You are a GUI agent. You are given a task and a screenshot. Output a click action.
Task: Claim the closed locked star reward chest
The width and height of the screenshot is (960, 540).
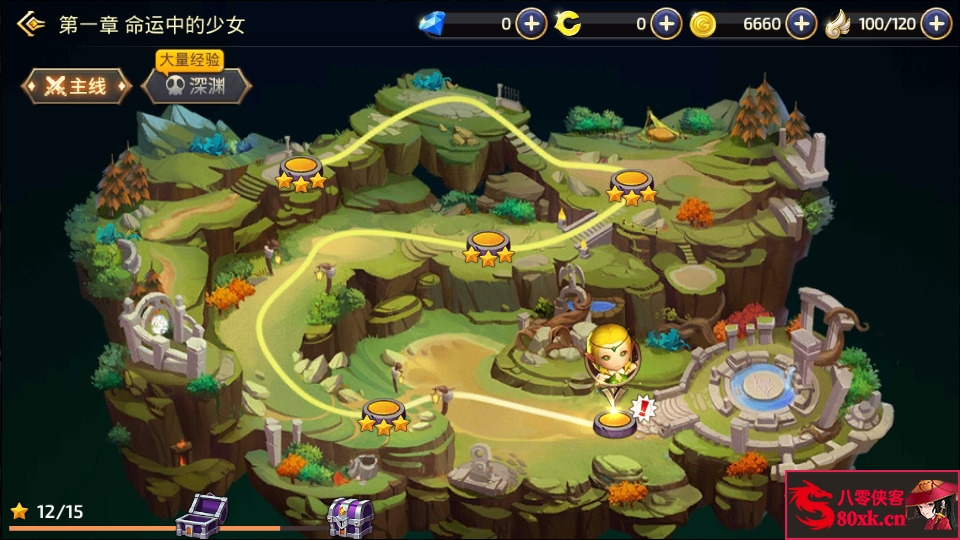(x=350, y=516)
